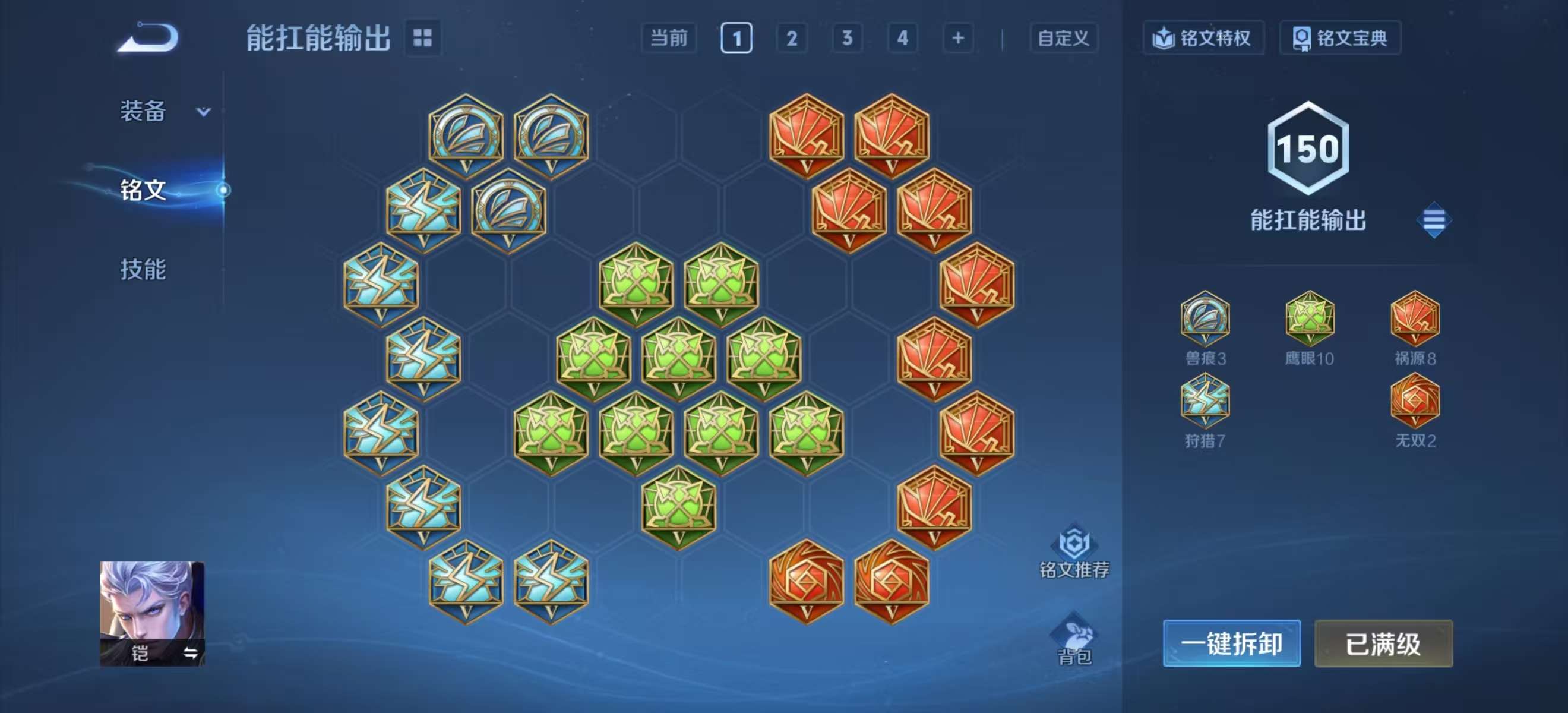Show 铭文推荐 recommended inscriptions
The height and width of the screenshot is (713, 1568).
(x=1074, y=551)
